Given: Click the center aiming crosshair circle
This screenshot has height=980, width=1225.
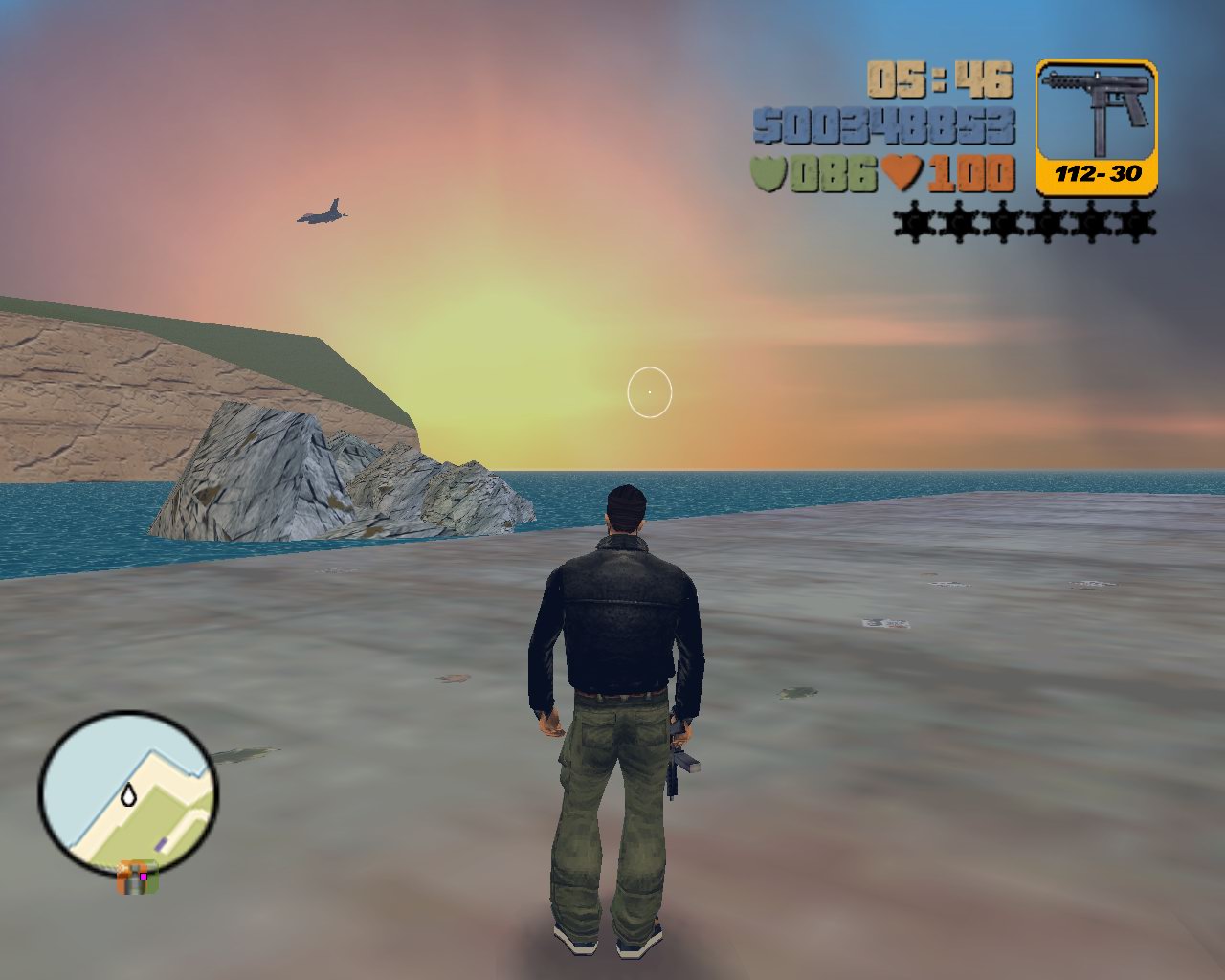Looking at the screenshot, I should [x=650, y=390].
